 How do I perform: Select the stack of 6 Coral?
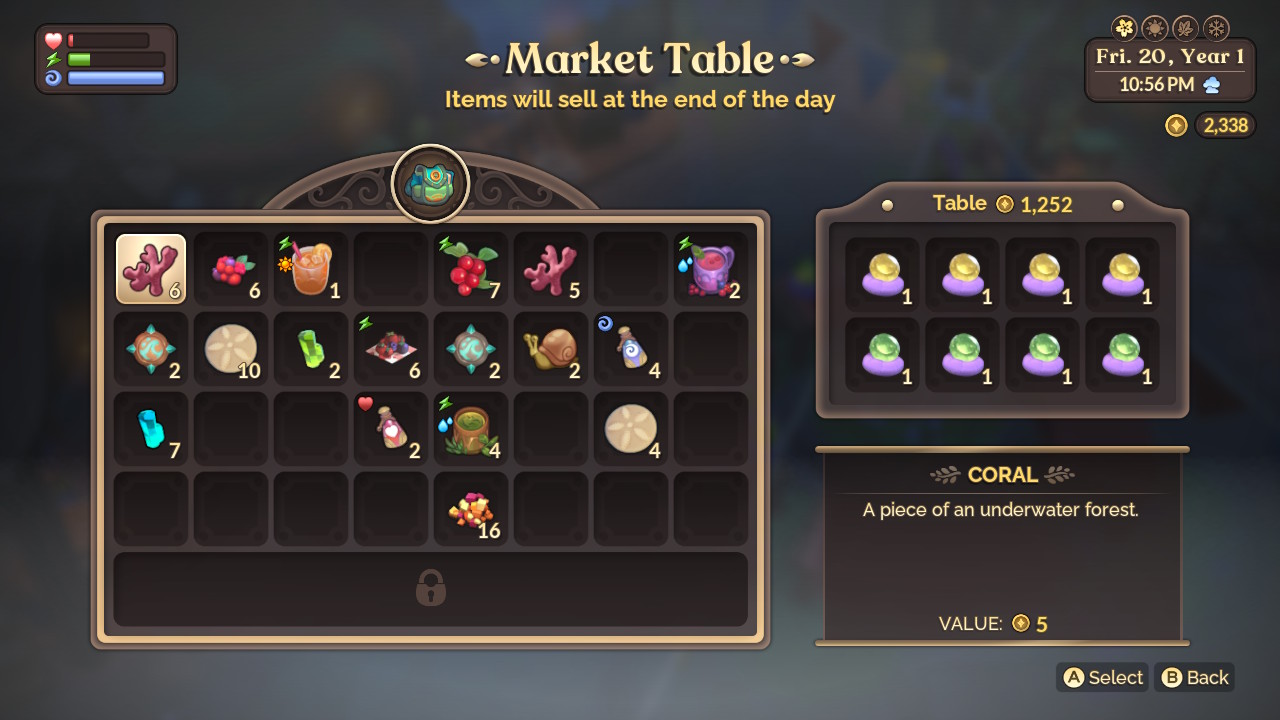click(x=151, y=268)
